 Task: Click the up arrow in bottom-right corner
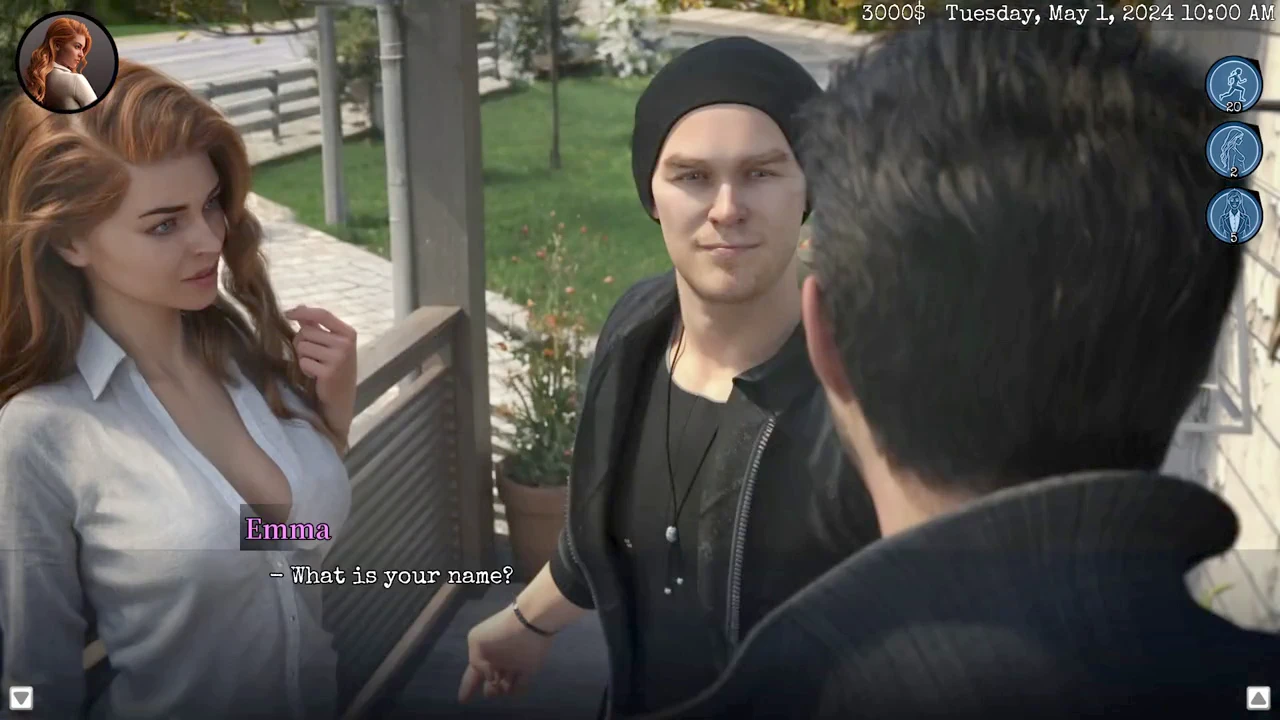click(1258, 697)
